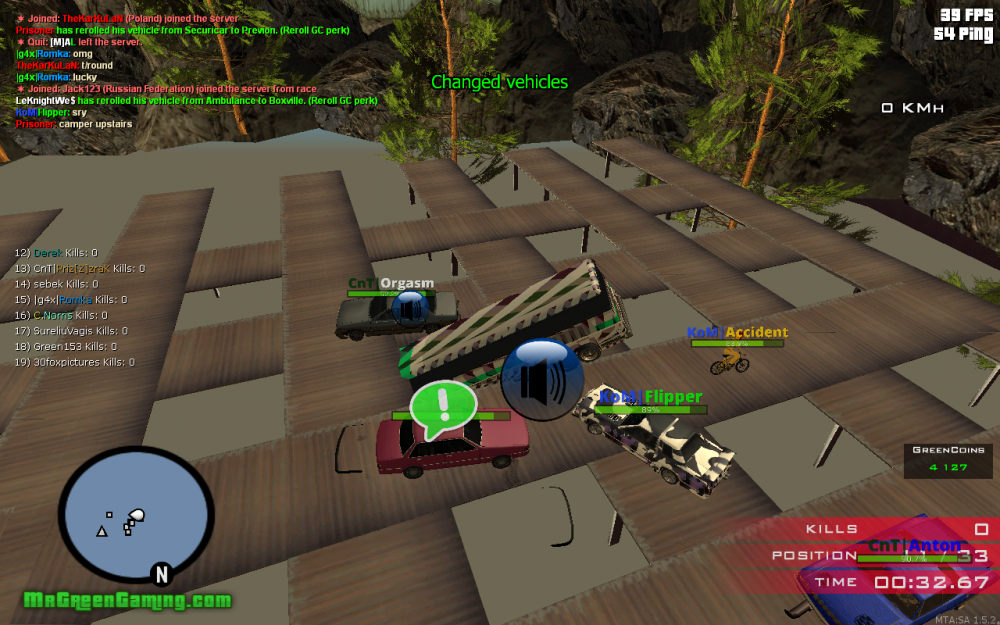Click the north marker on the radar
Image resolution: width=1000 pixels, height=625 pixels.
tap(160, 573)
